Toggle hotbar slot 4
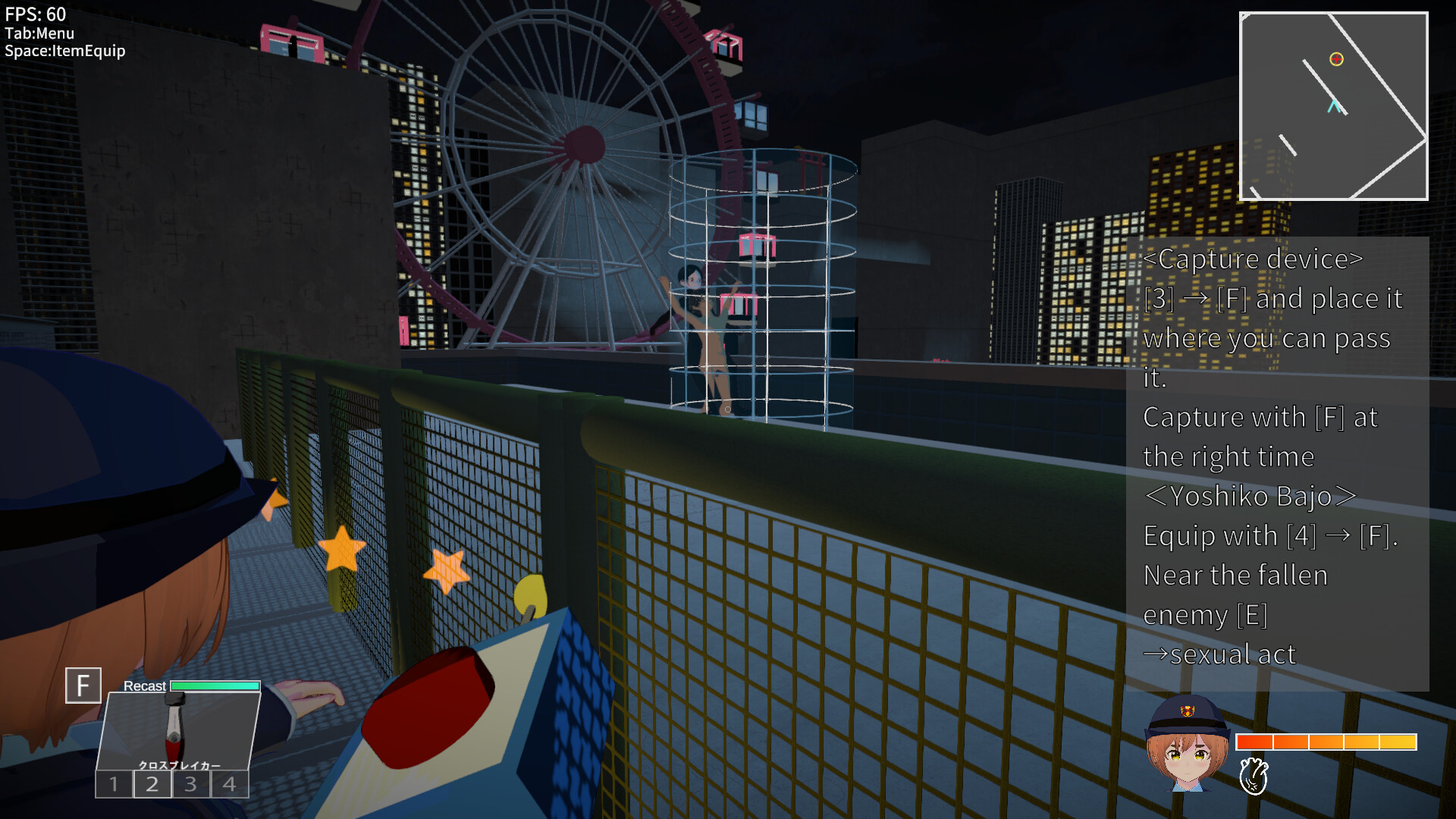This screenshot has height=819, width=1456. (x=228, y=784)
